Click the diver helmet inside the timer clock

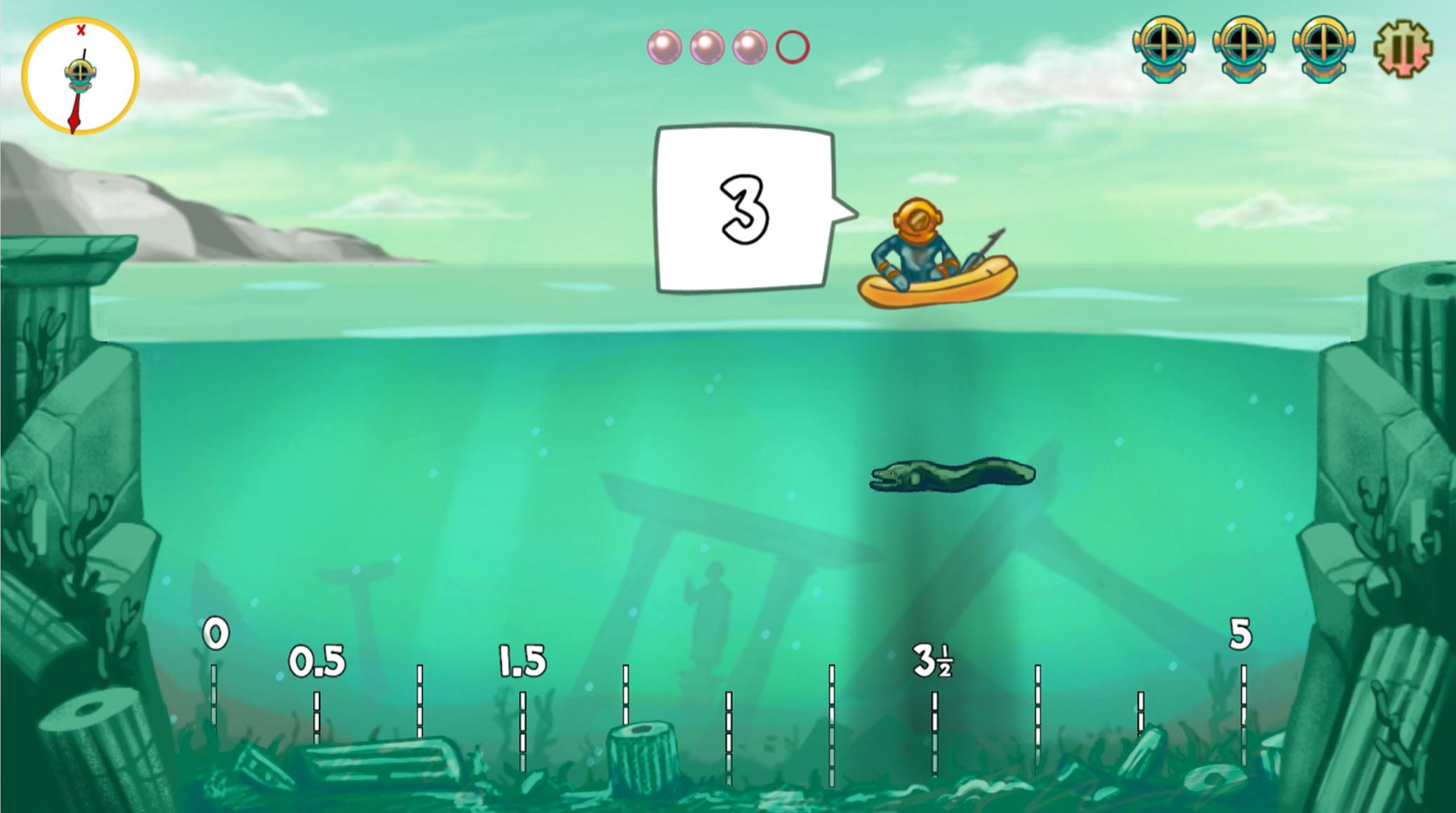(x=81, y=72)
